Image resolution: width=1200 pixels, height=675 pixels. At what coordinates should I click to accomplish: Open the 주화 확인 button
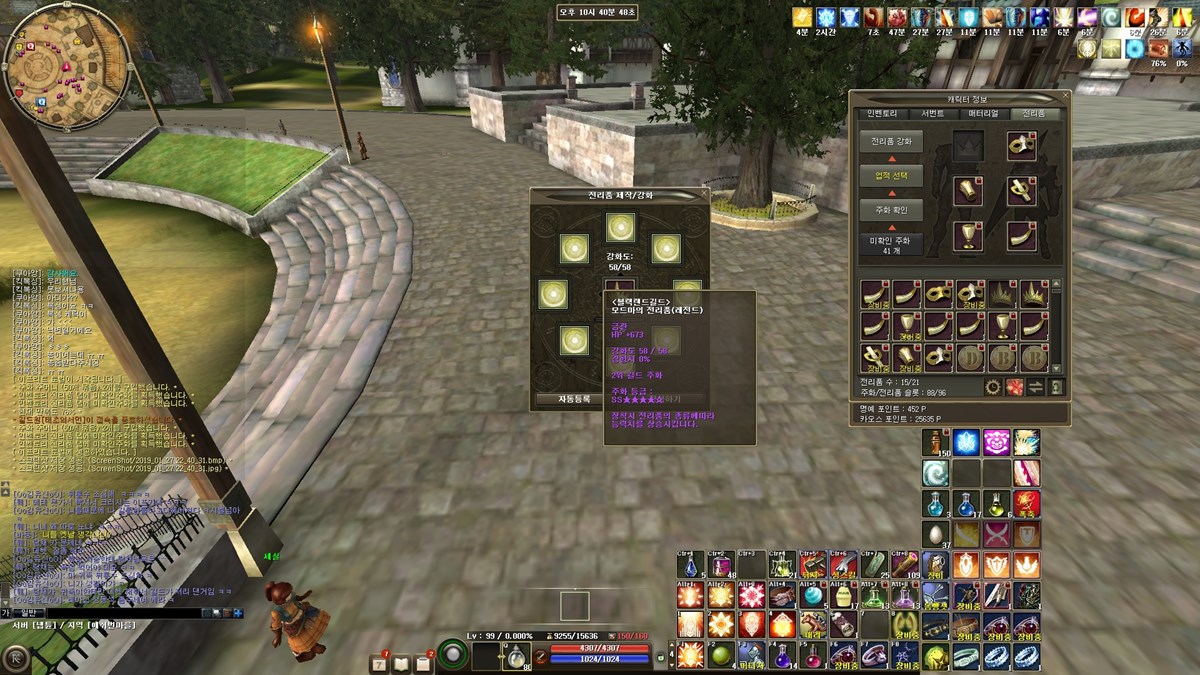[891, 210]
